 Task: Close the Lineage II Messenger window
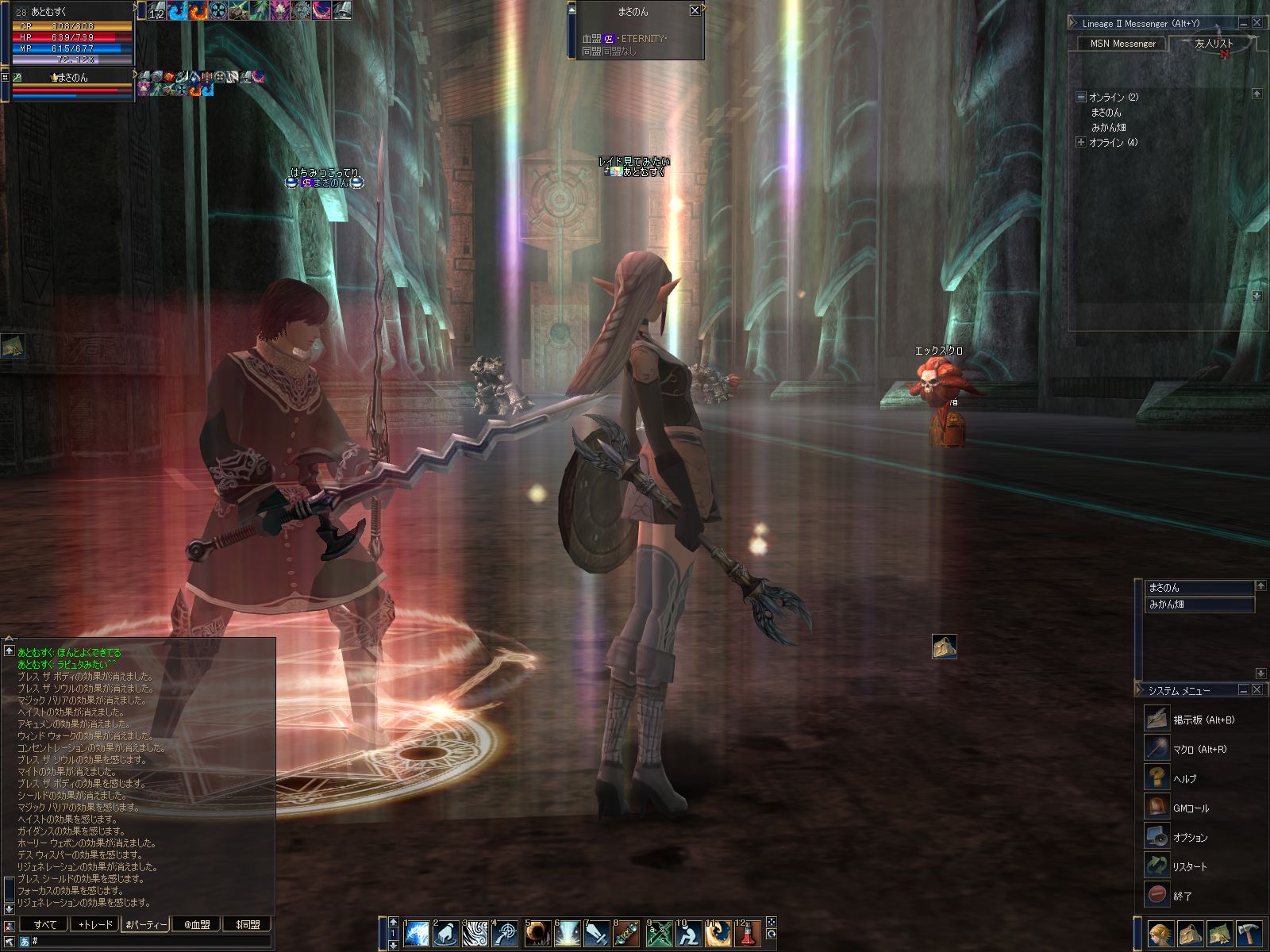tap(1257, 23)
